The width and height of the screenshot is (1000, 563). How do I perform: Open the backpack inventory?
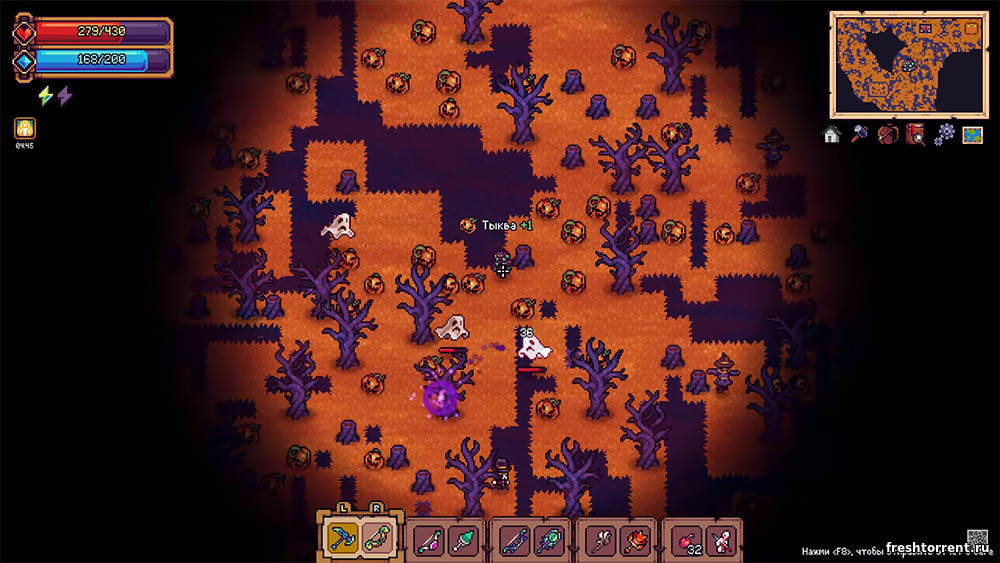pos(886,134)
